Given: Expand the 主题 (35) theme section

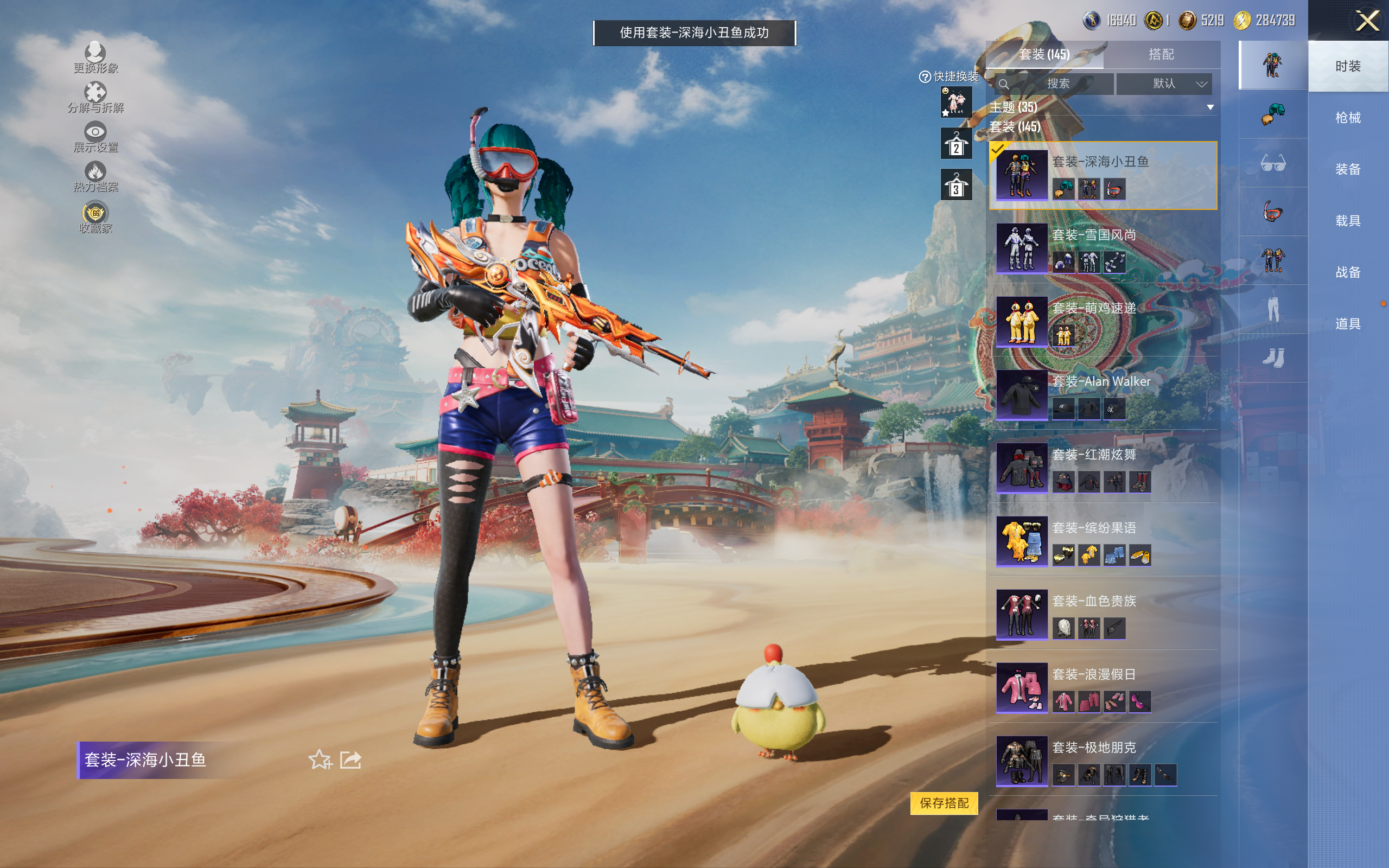Looking at the screenshot, I should 1210,107.
